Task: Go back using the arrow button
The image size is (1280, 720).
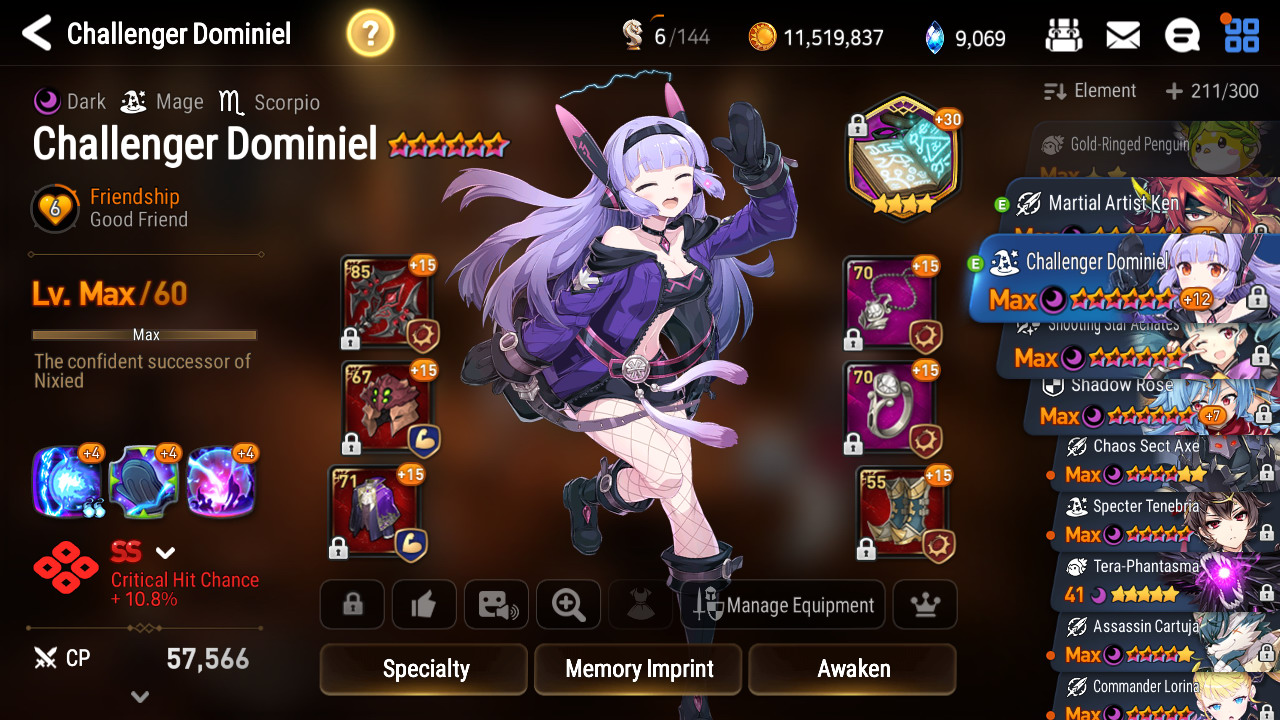Action: pyautogui.click(x=37, y=34)
